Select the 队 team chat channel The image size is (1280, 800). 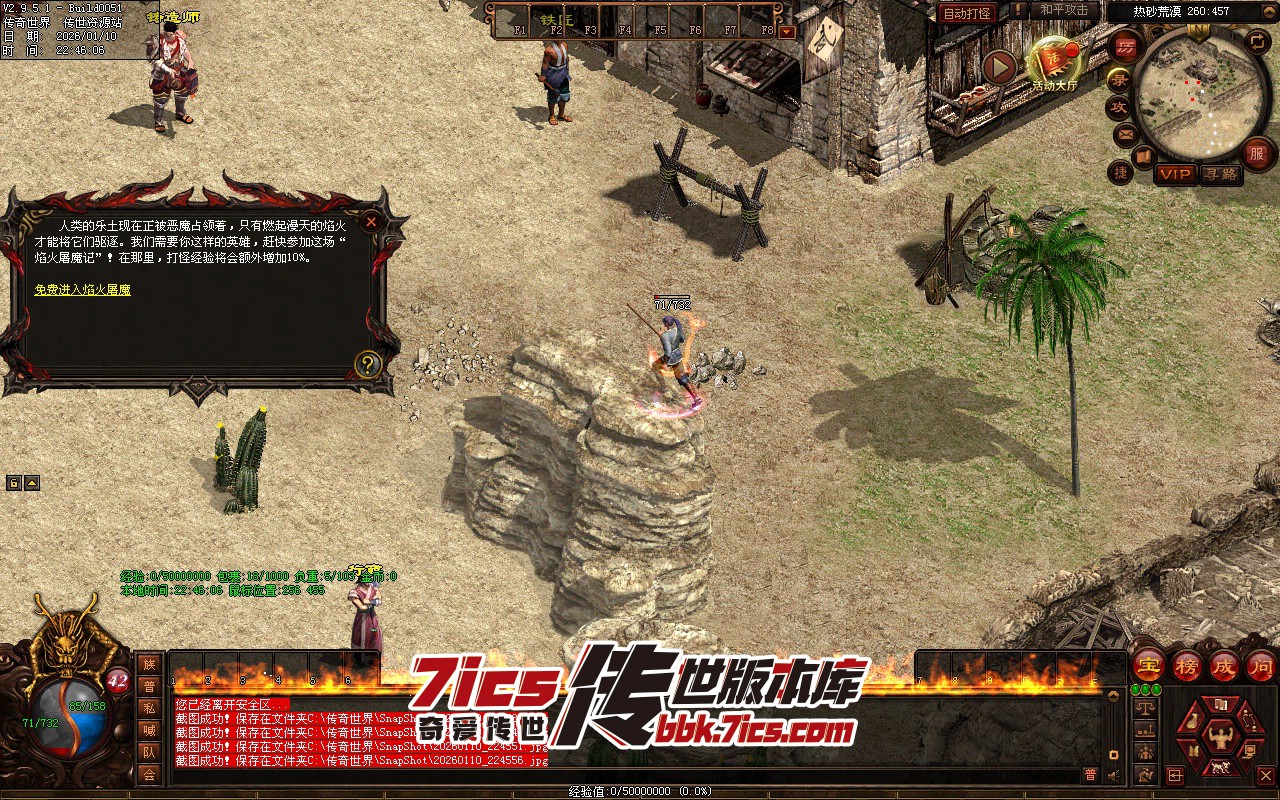[149, 751]
